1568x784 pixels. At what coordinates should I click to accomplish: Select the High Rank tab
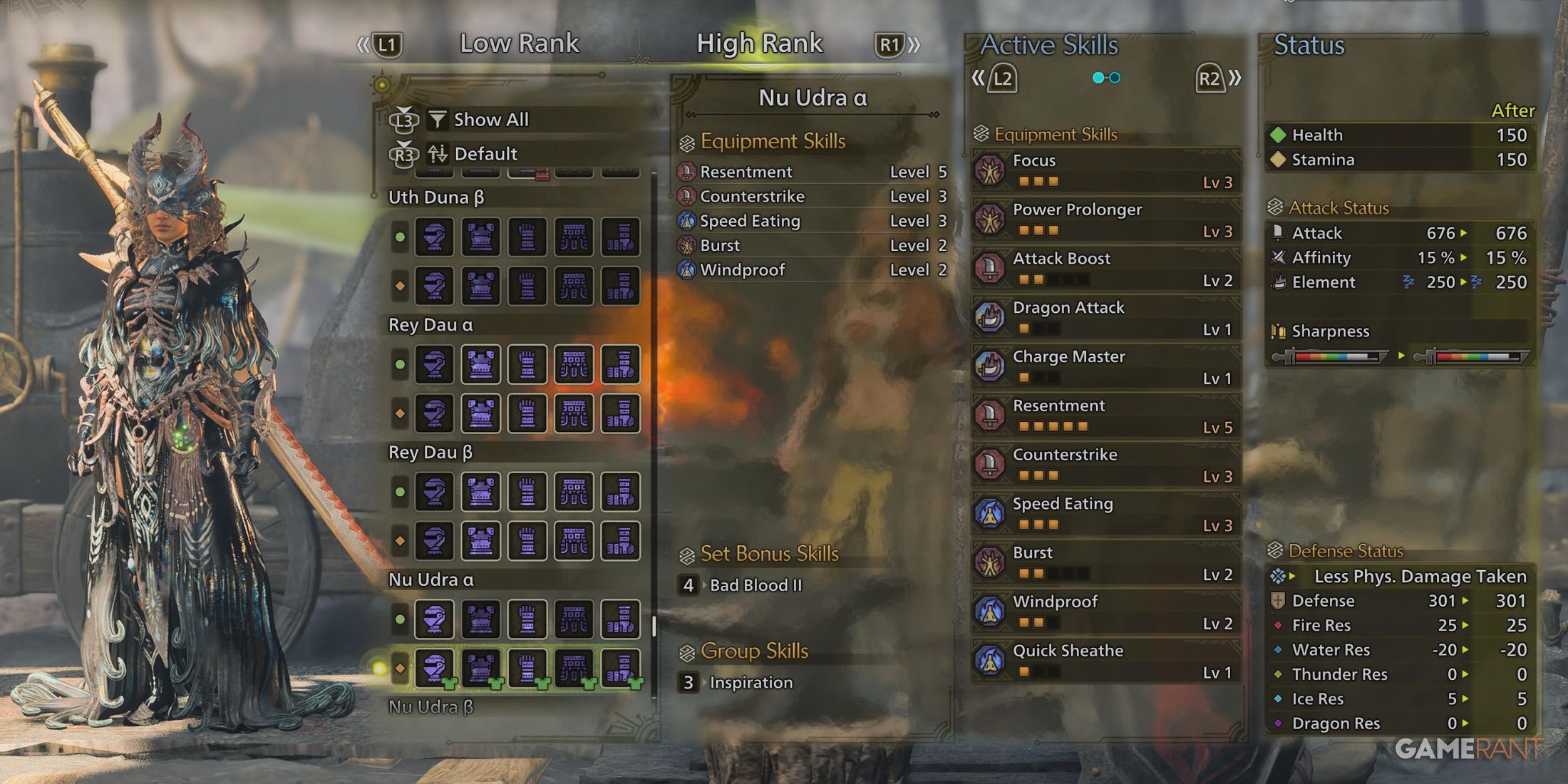pyautogui.click(x=759, y=43)
